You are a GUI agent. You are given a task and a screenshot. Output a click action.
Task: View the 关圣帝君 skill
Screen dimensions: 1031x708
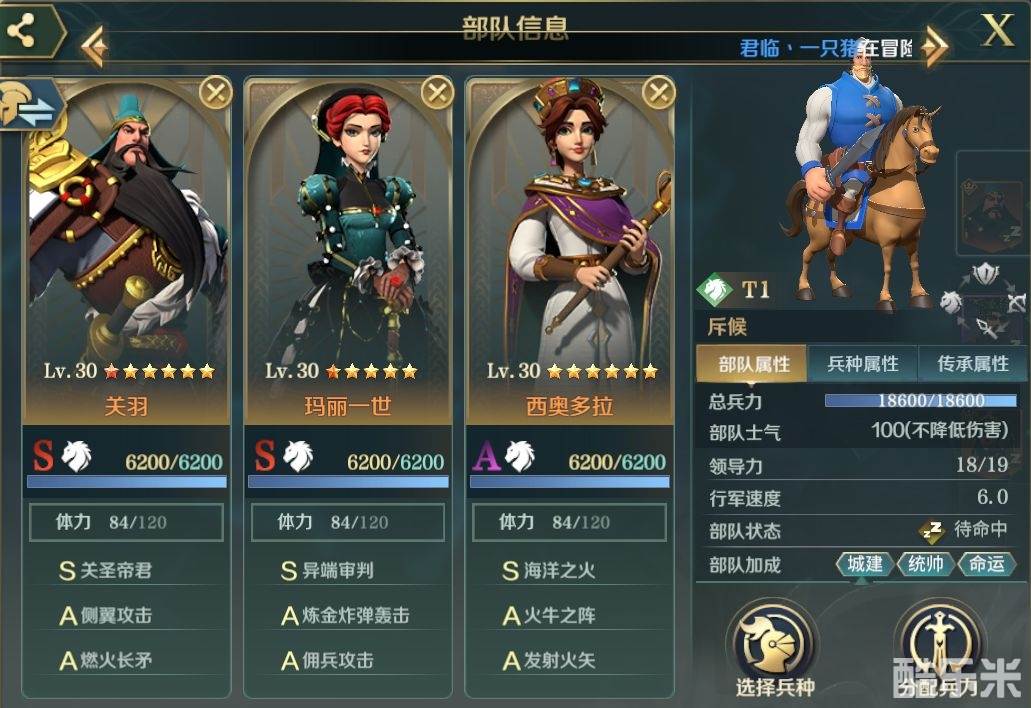point(116,571)
